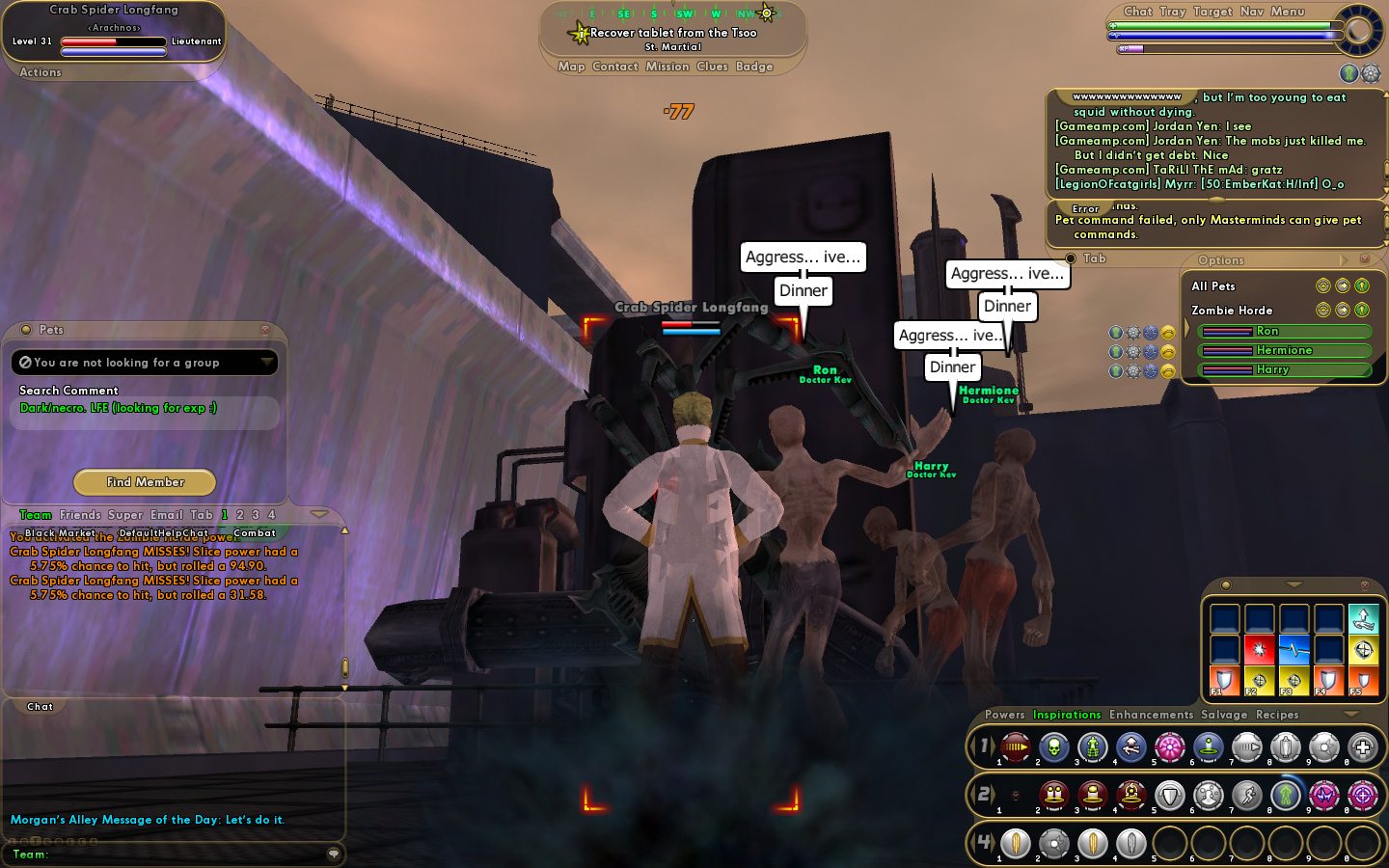Viewport: 1389px width, 868px height.
Task: Open the Clues panel
Action: pyautogui.click(x=712, y=67)
